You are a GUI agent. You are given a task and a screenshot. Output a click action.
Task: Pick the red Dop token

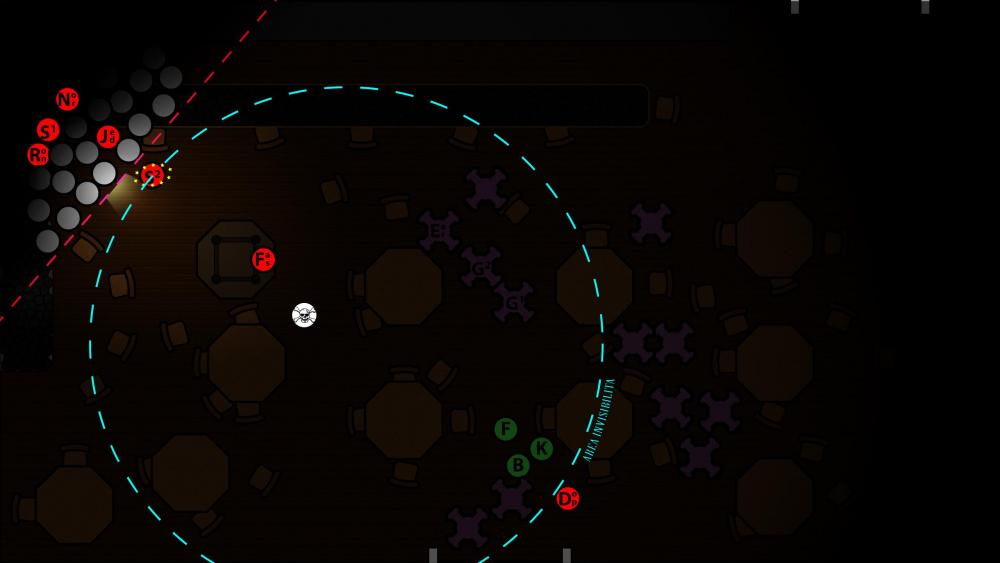567,498
